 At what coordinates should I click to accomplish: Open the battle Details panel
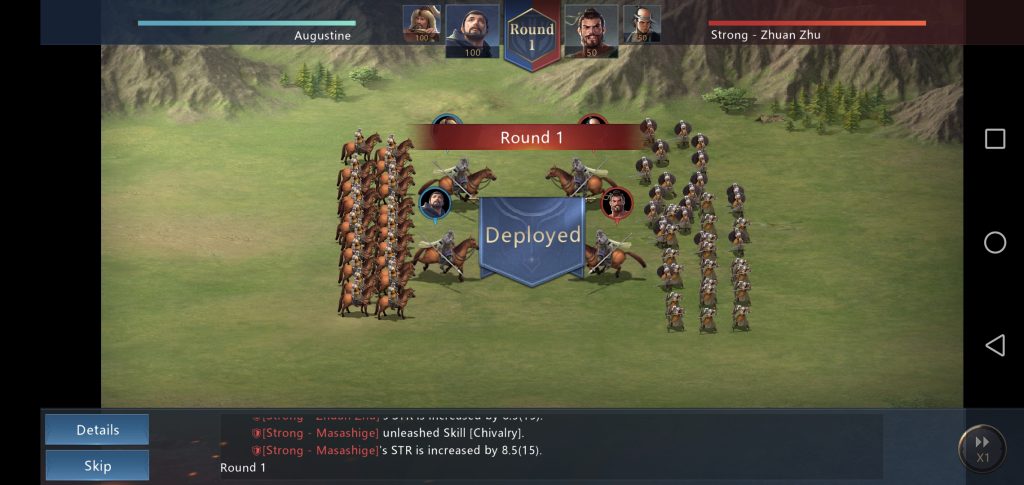click(97, 430)
